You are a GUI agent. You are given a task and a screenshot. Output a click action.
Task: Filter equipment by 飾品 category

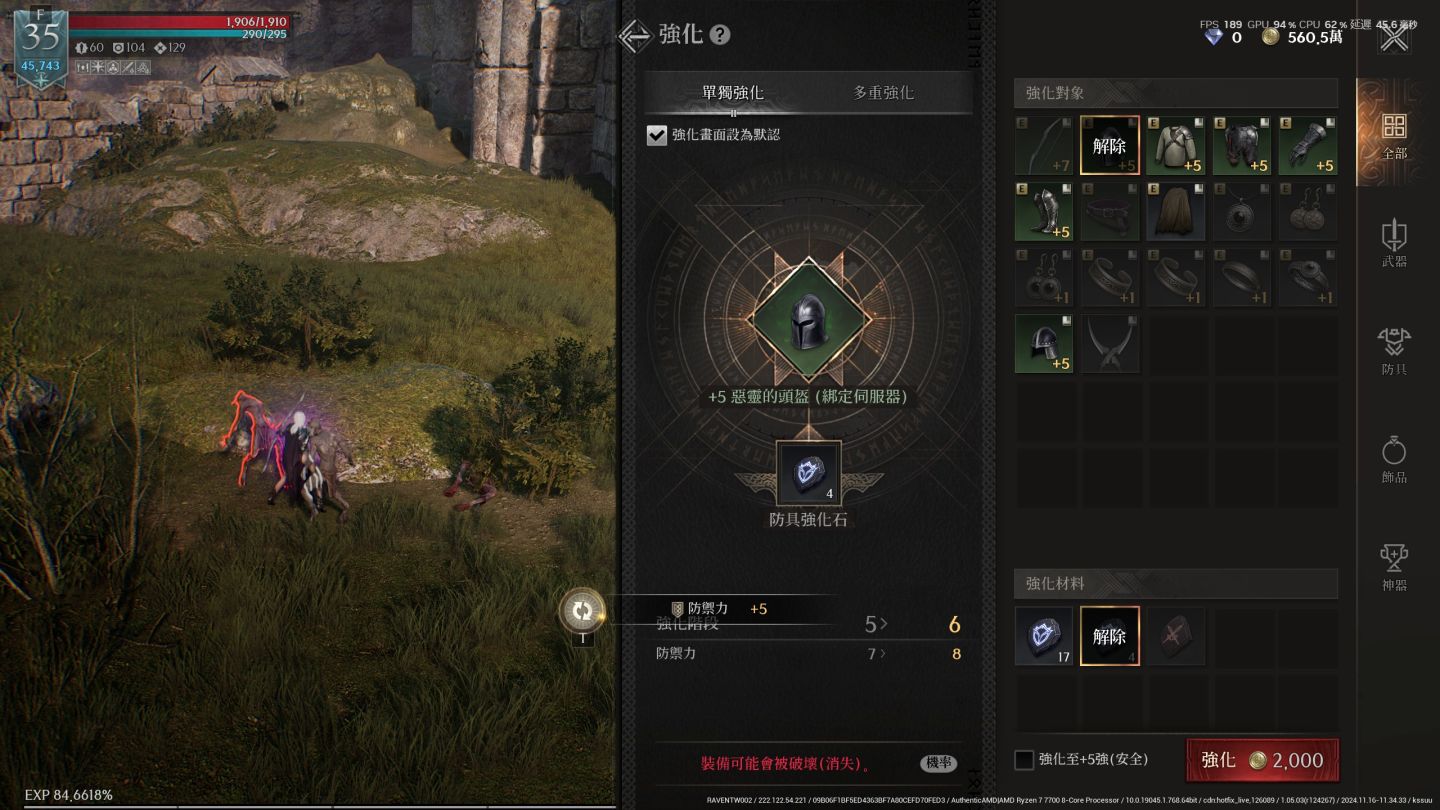click(1394, 459)
